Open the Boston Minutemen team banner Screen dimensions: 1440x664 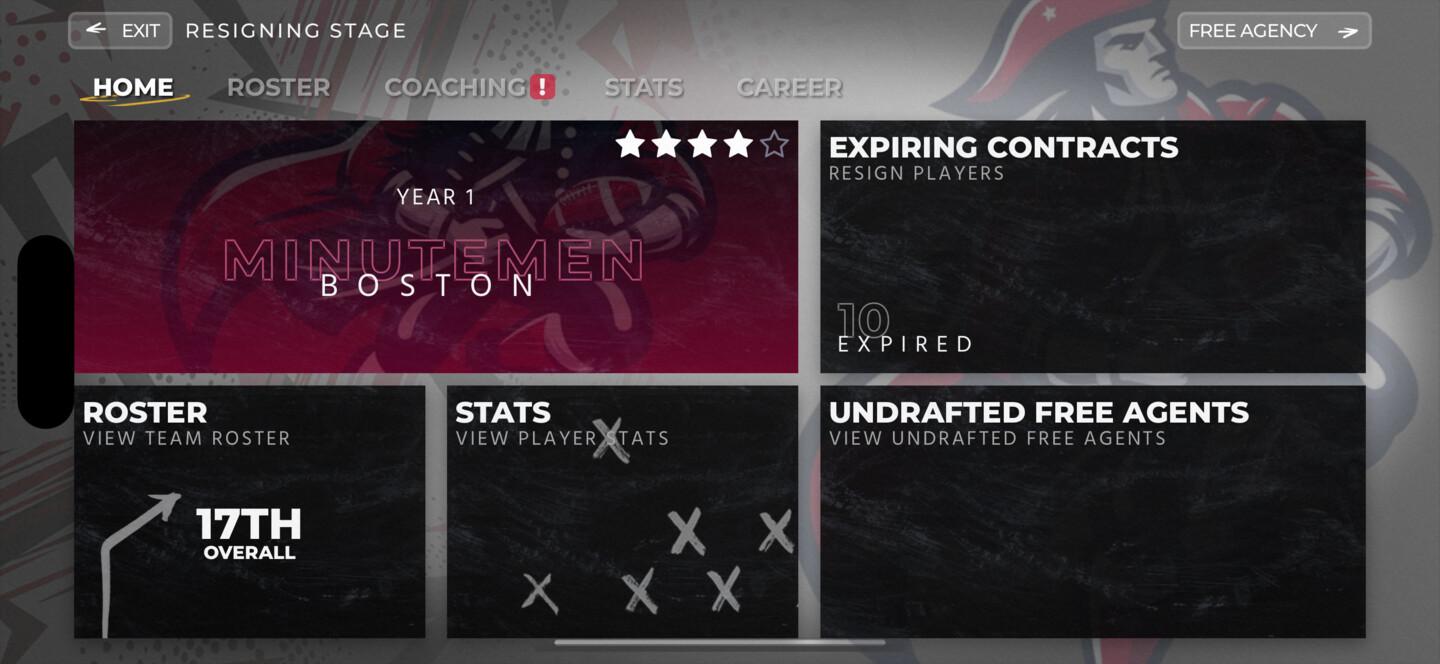click(436, 247)
